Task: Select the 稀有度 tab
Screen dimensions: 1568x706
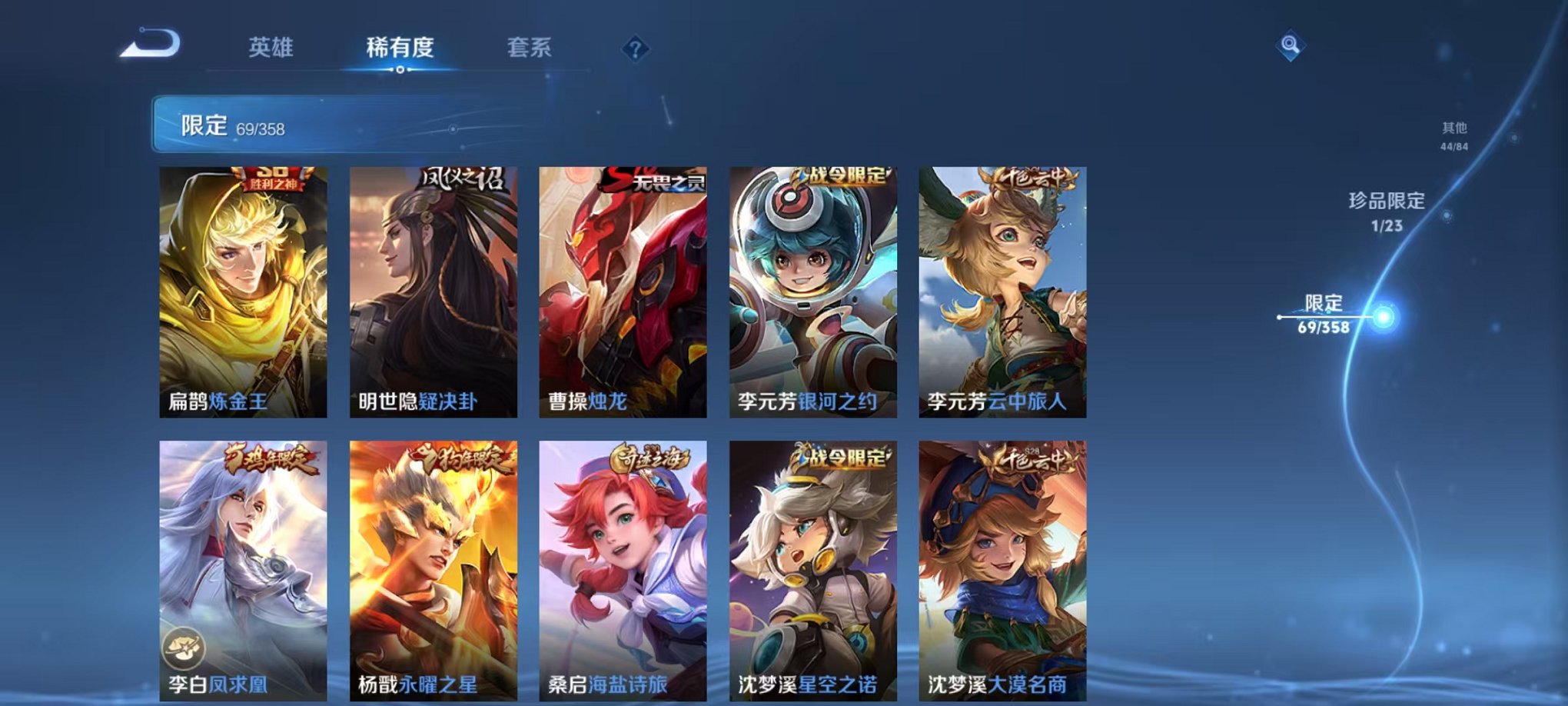Action: pos(399,48)
